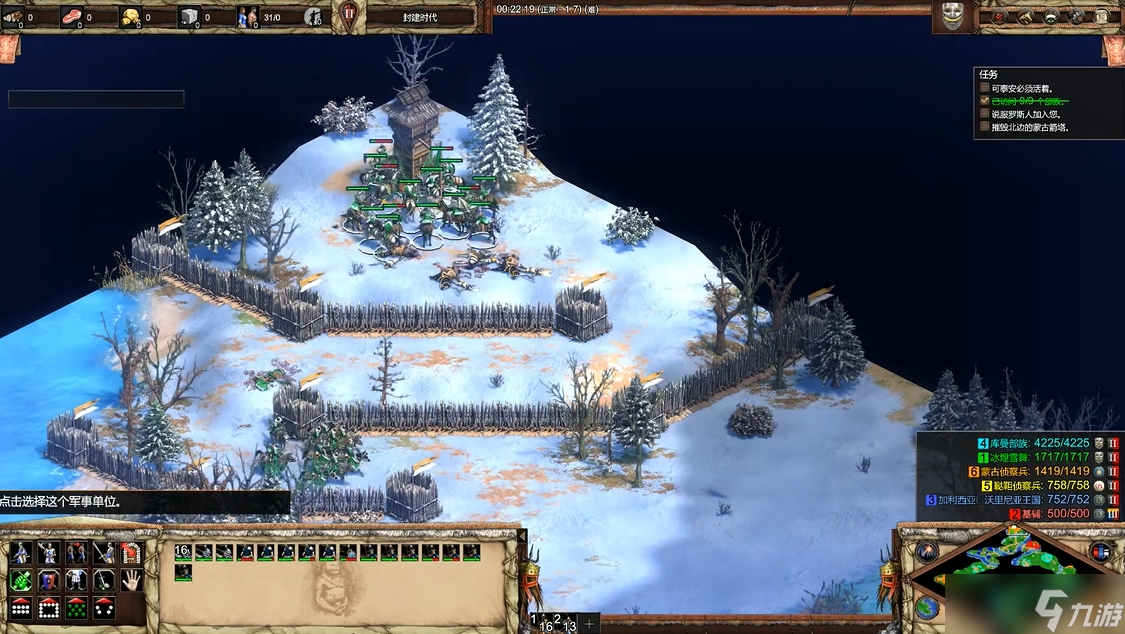Click the knight helmet emblem icon

pyautogui.click(x=952, y=16)
